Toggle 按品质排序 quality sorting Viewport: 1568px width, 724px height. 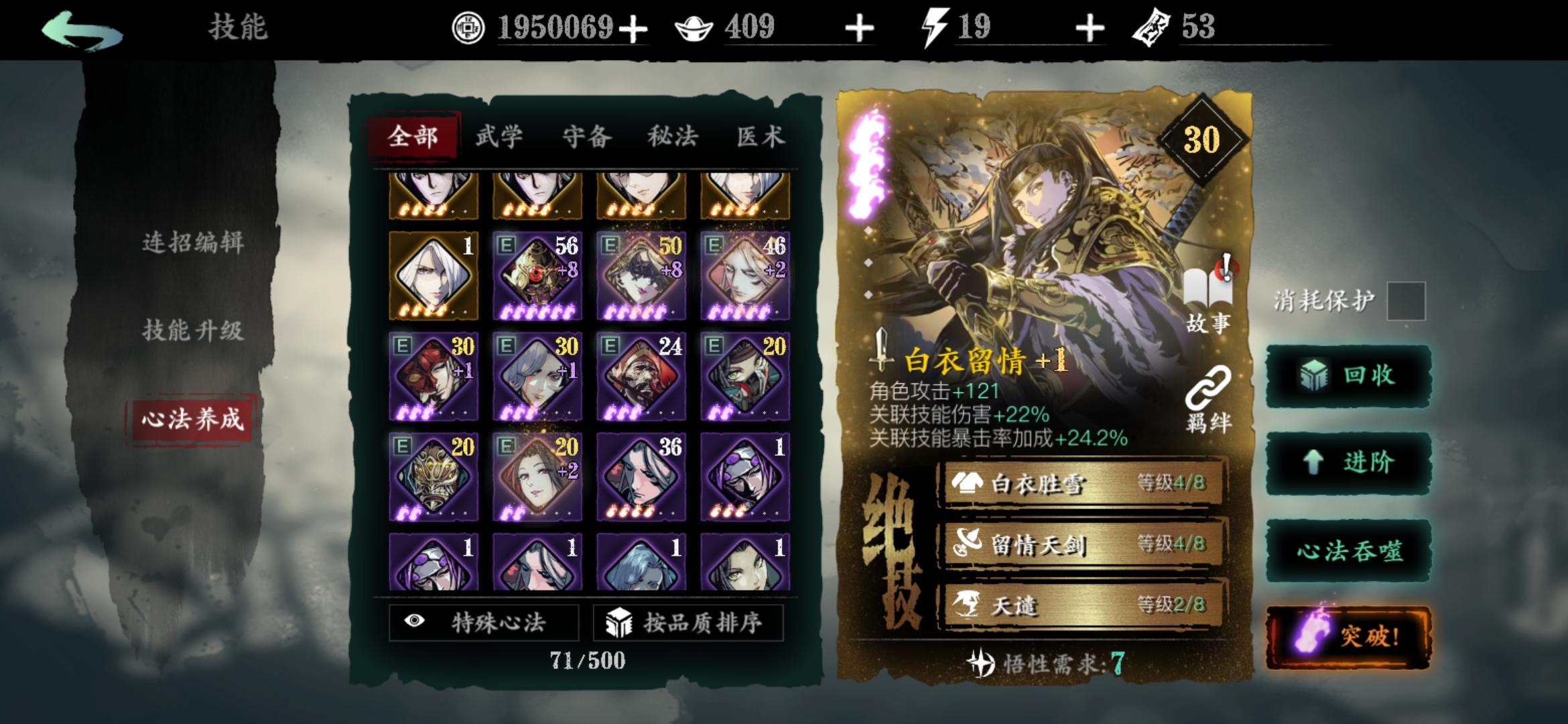point(690,621)
